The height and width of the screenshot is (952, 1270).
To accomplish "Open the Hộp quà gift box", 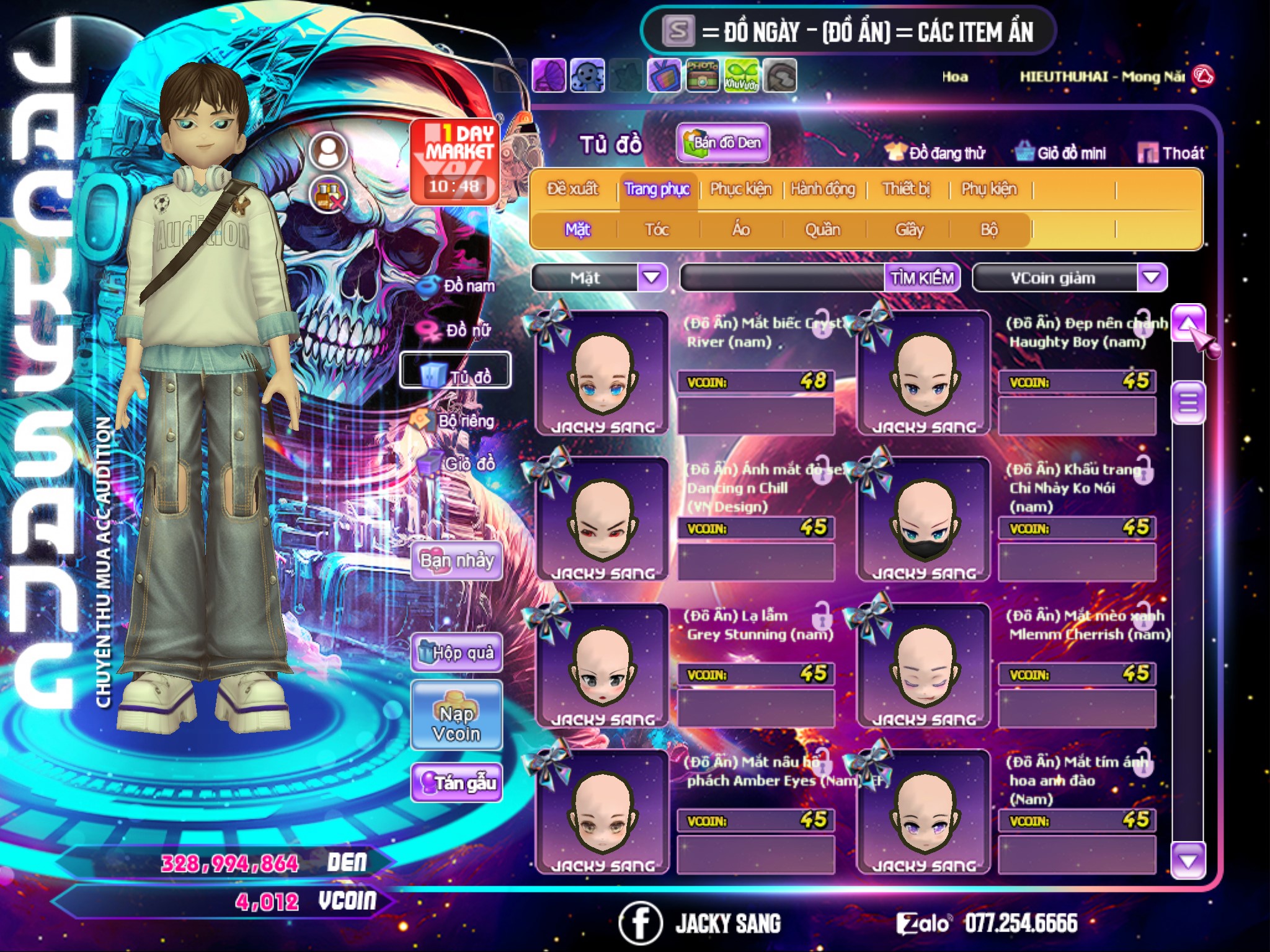I will 456,653.
